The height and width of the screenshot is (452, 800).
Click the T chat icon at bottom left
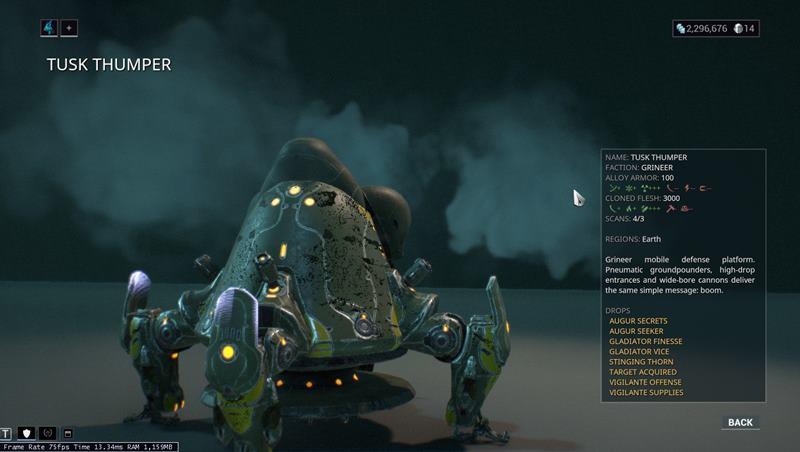pos(7,433)
